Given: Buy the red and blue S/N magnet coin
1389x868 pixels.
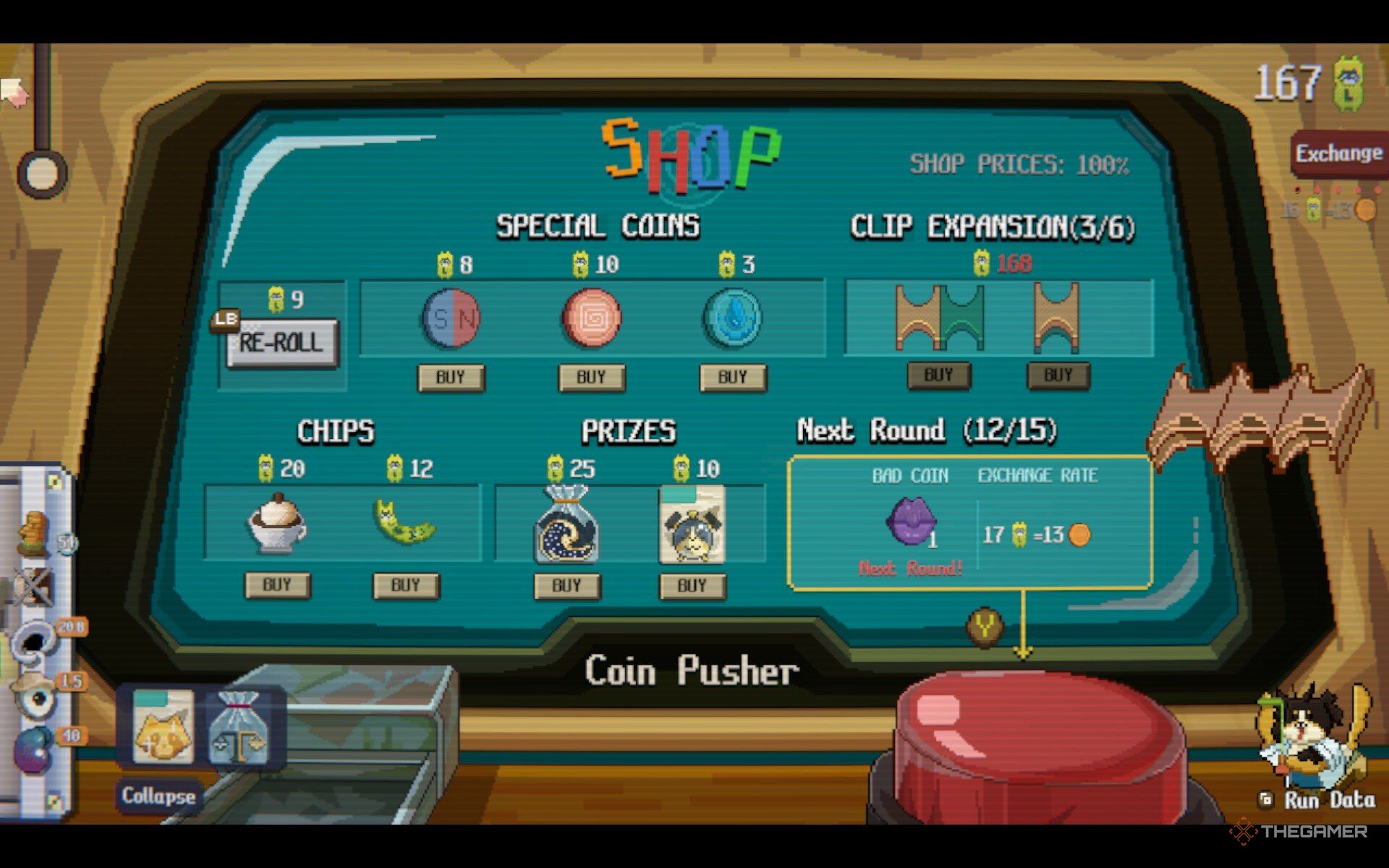Looking at the screenshot, I should click(x=451, y=377).
